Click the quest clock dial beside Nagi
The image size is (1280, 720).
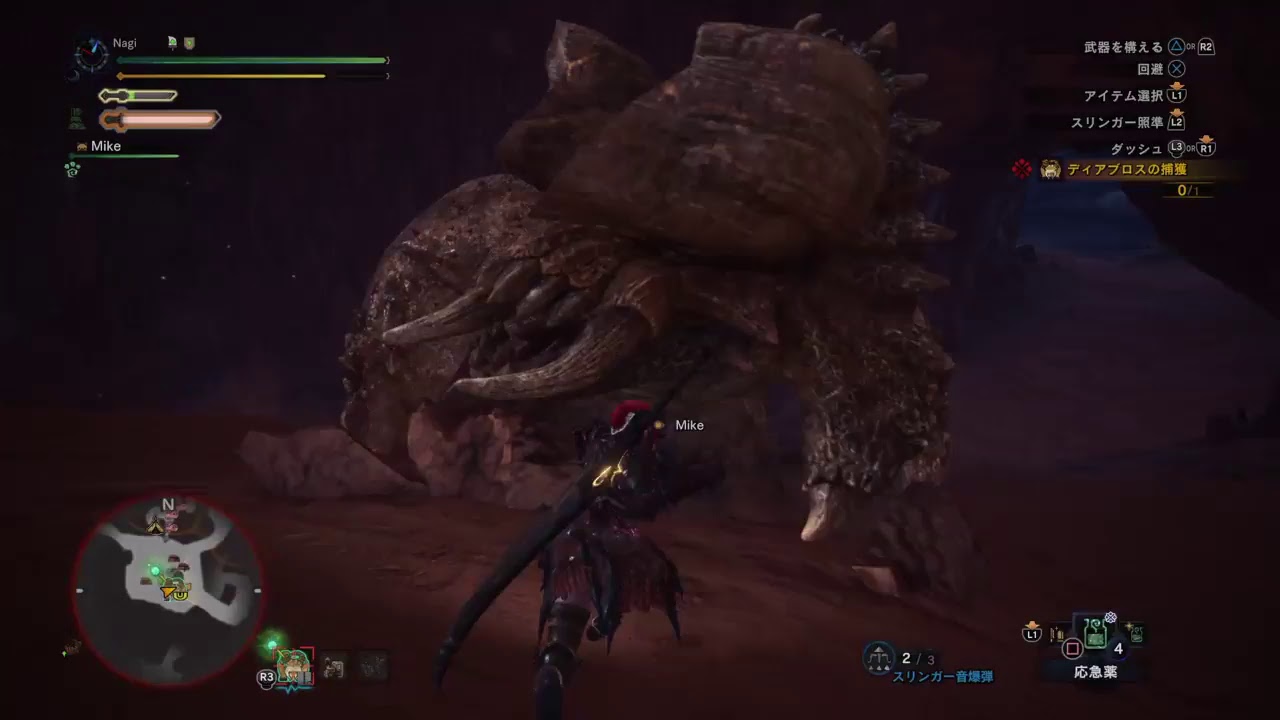point(91,53)
